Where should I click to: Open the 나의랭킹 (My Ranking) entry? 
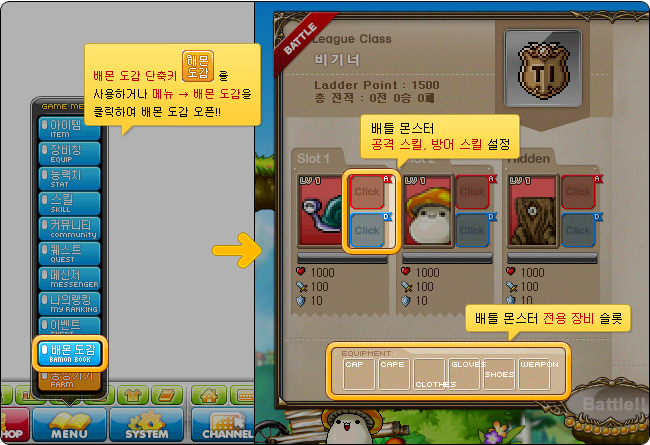point(72,302)
